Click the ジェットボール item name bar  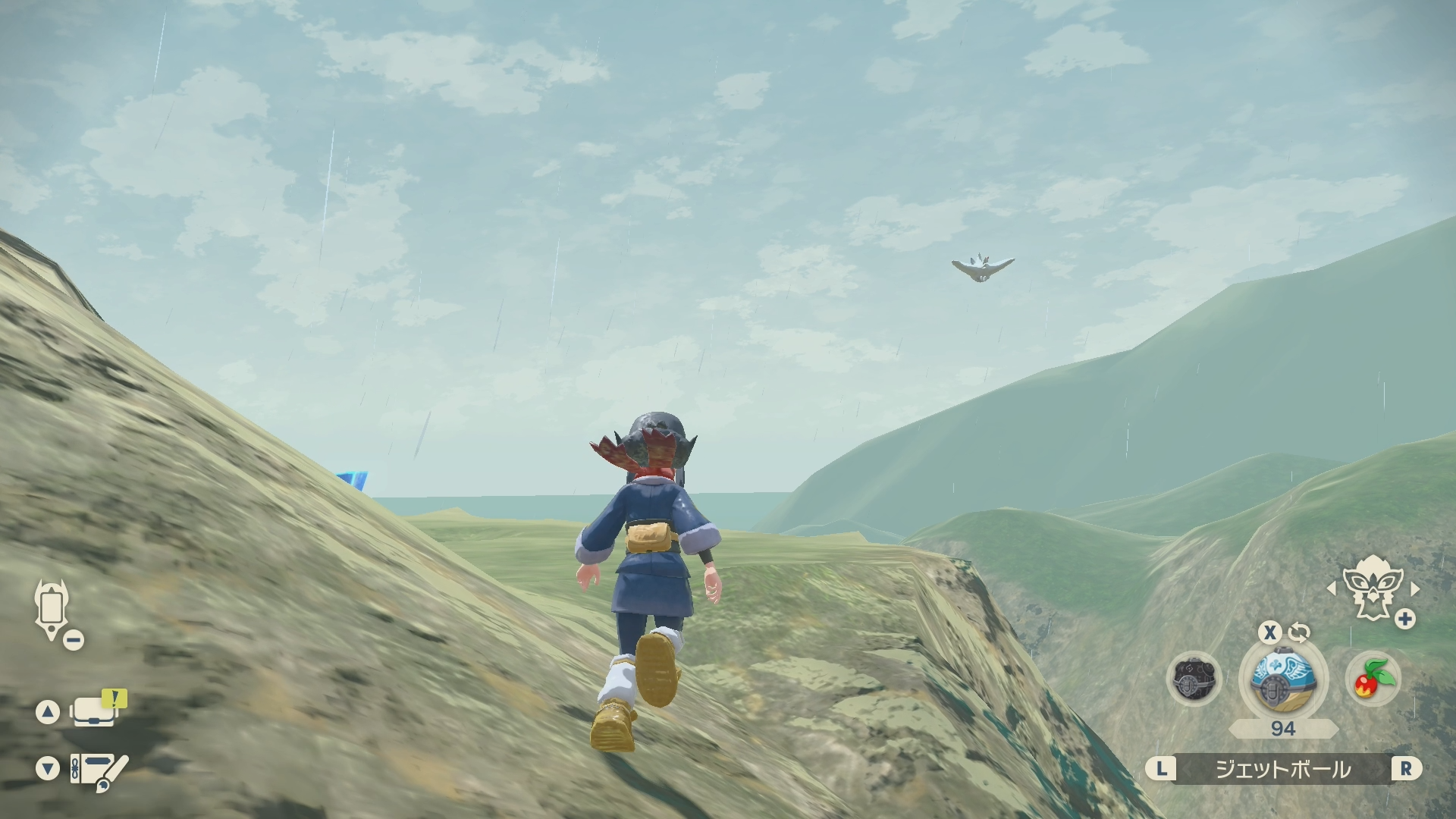(1283, 770)
